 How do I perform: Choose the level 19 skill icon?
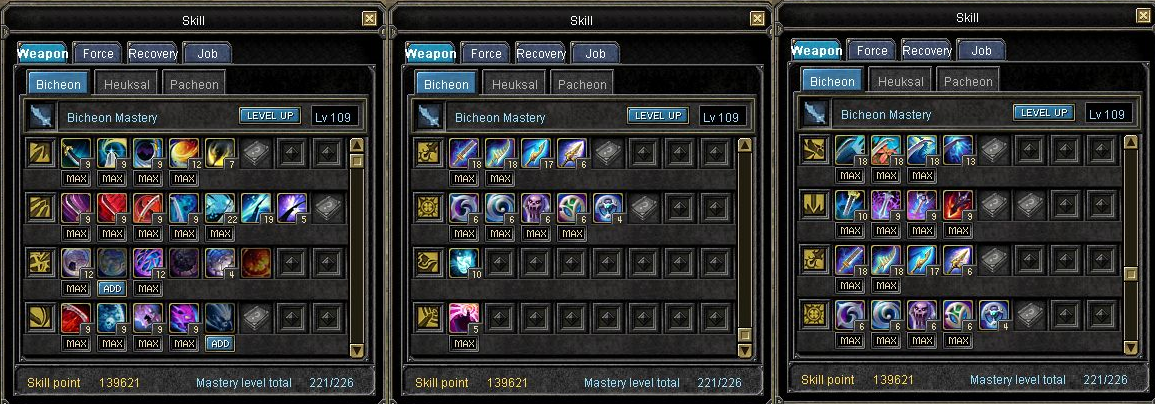[x=255, y=208]
